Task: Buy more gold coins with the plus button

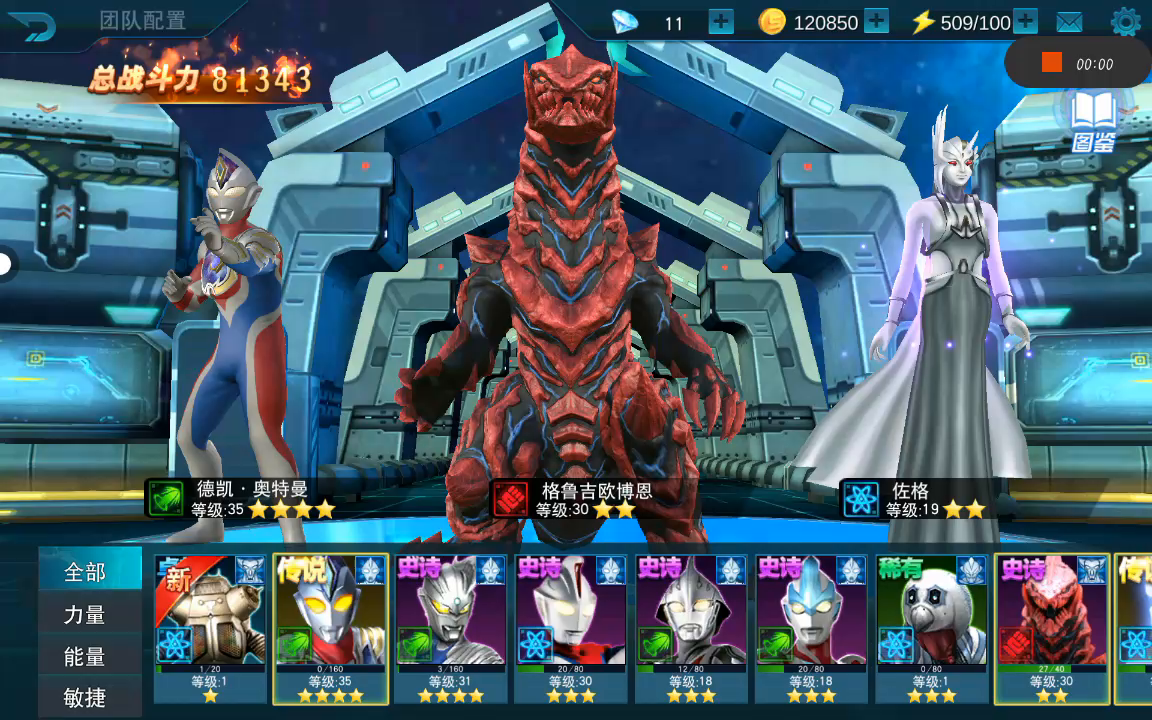Action: click(876, 21)
